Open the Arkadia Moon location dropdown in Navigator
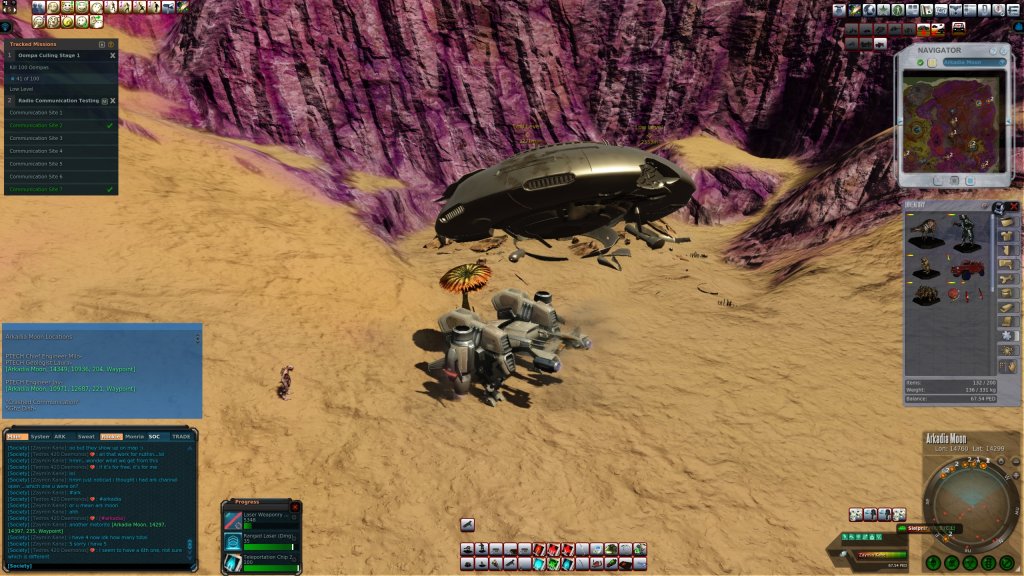Image resolution: width=1024 pixels, height=576 pixels. click(973, 62)
